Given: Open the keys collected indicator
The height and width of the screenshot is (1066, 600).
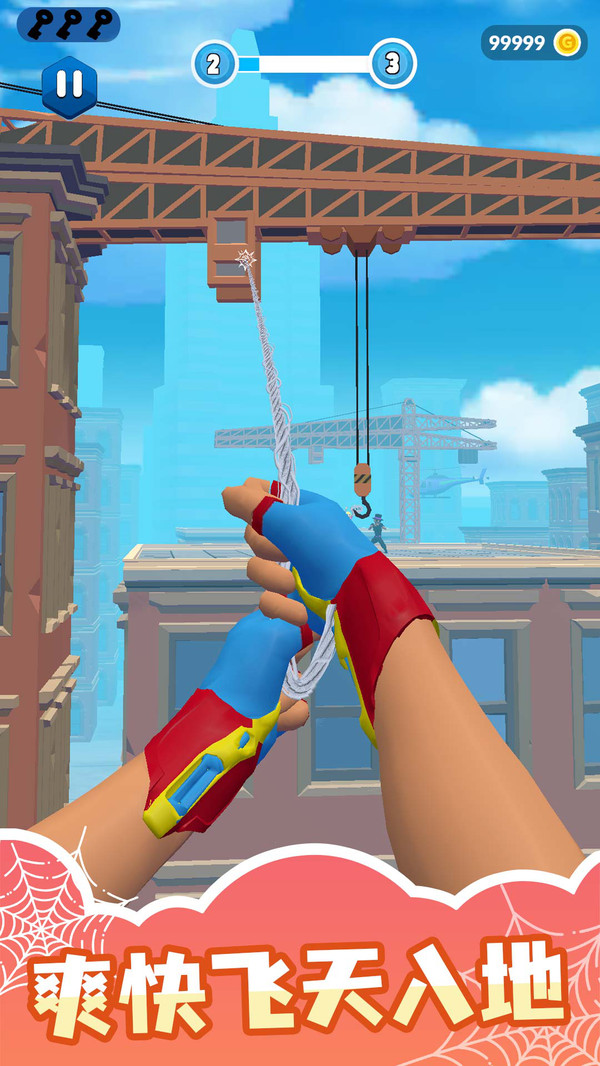Looking at the screenshot, I should (x=69, y=24).
